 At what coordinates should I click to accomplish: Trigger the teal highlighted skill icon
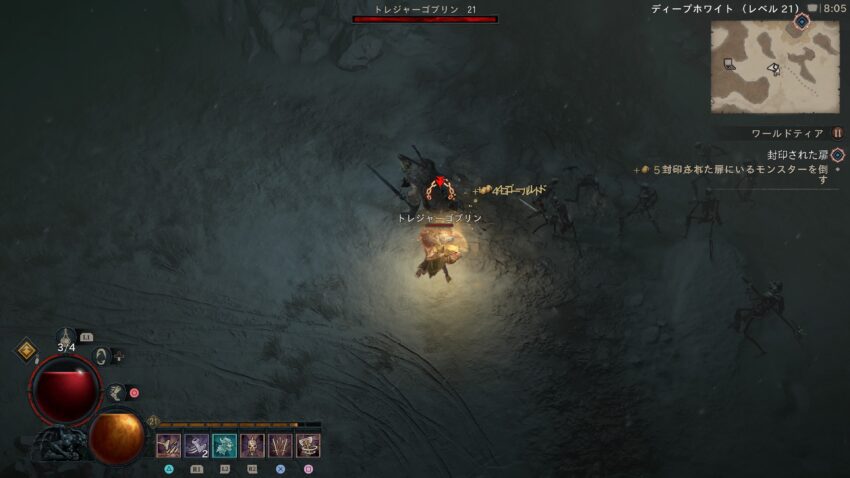point(224,446)
